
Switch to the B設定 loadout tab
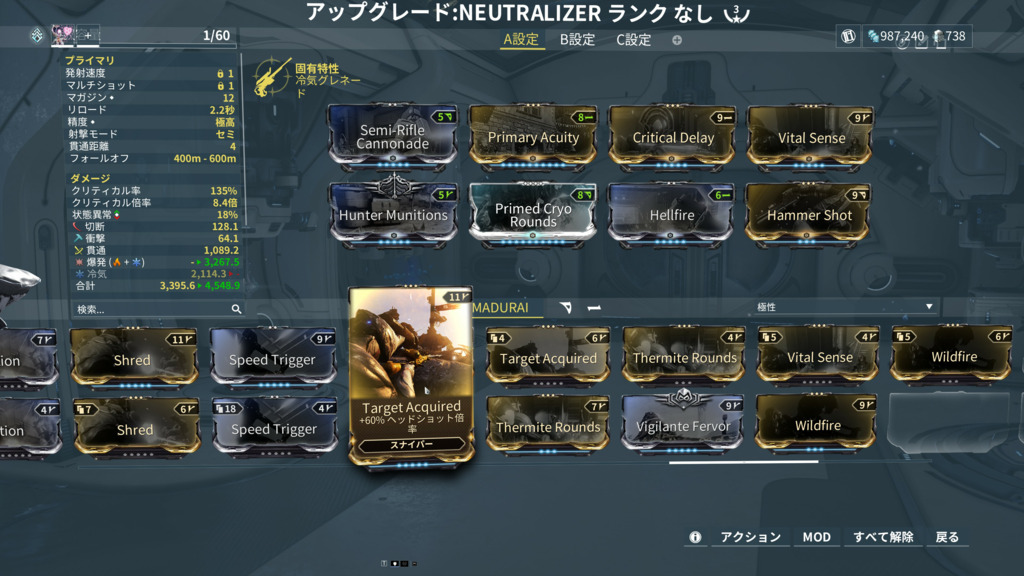(577, 40)
